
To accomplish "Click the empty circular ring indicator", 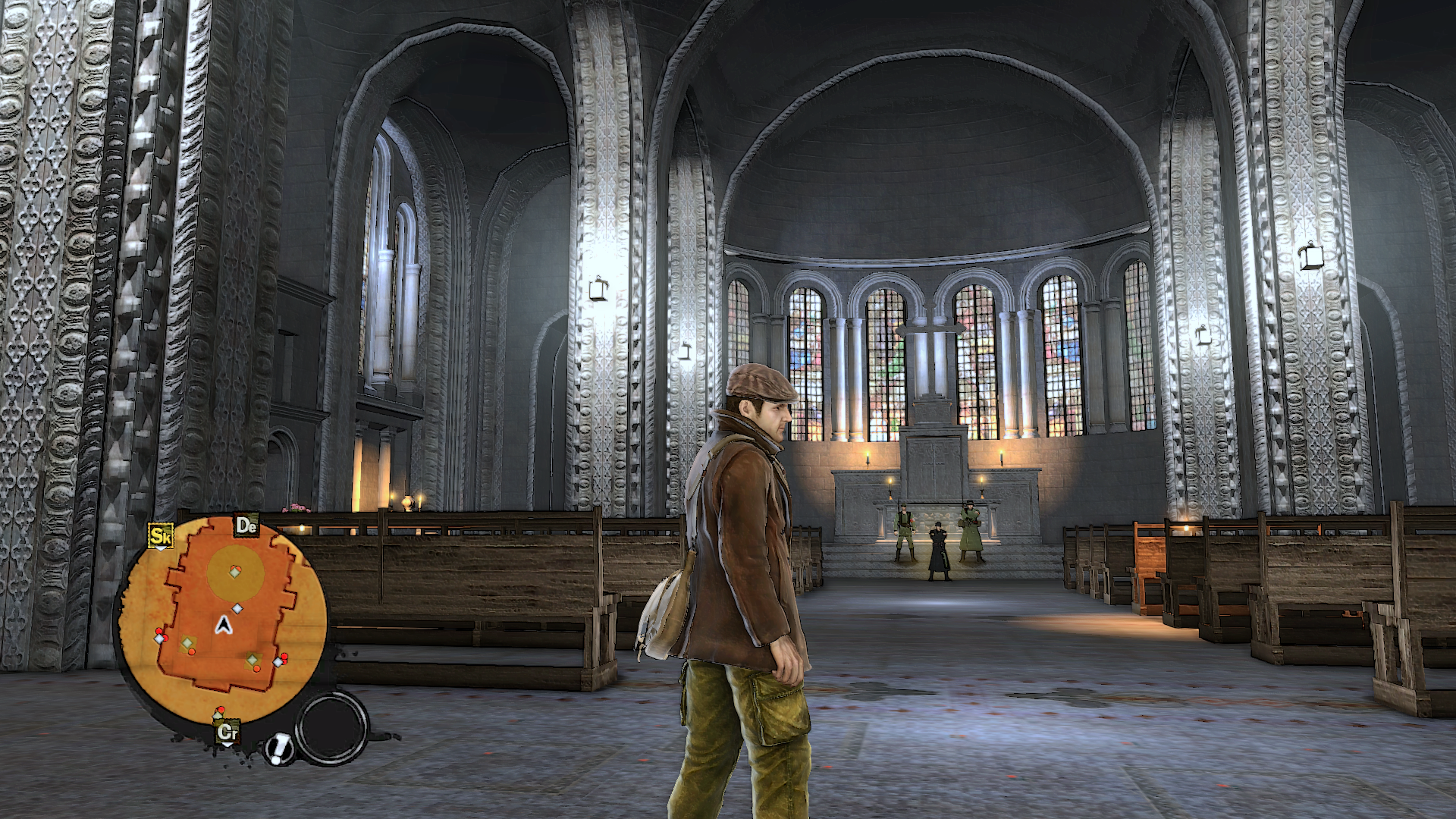I will click(x=331, y=727).
